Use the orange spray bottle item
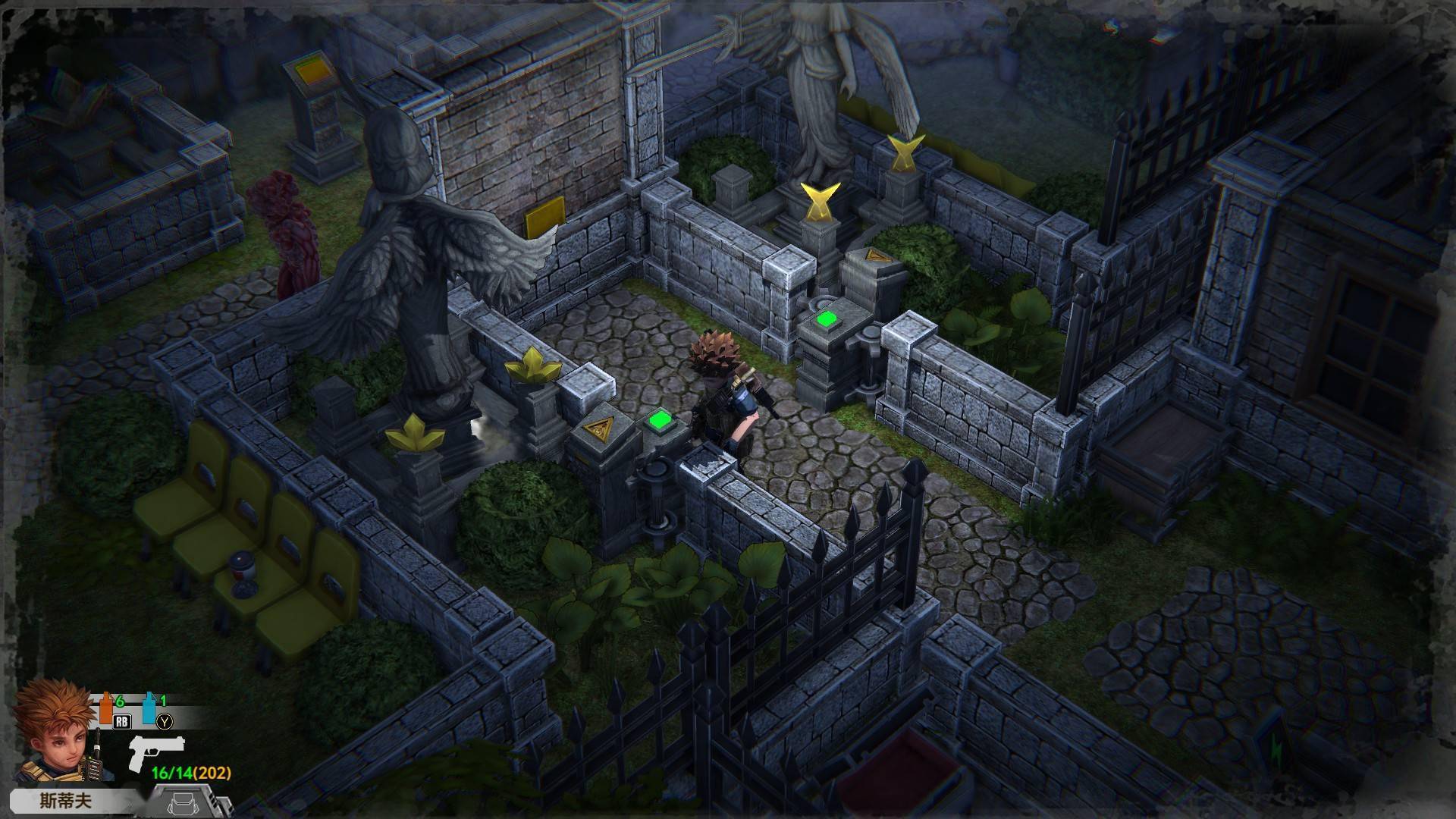This screenshot has height=819, width=1456. click(x=107, y=707)
